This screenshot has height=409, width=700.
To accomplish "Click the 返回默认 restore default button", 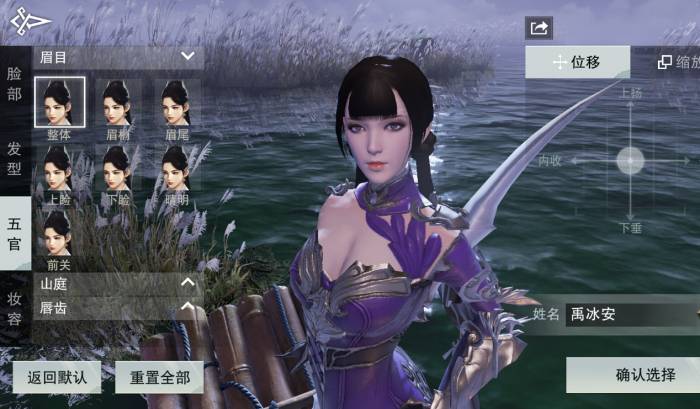I will (x=57, y=378).
